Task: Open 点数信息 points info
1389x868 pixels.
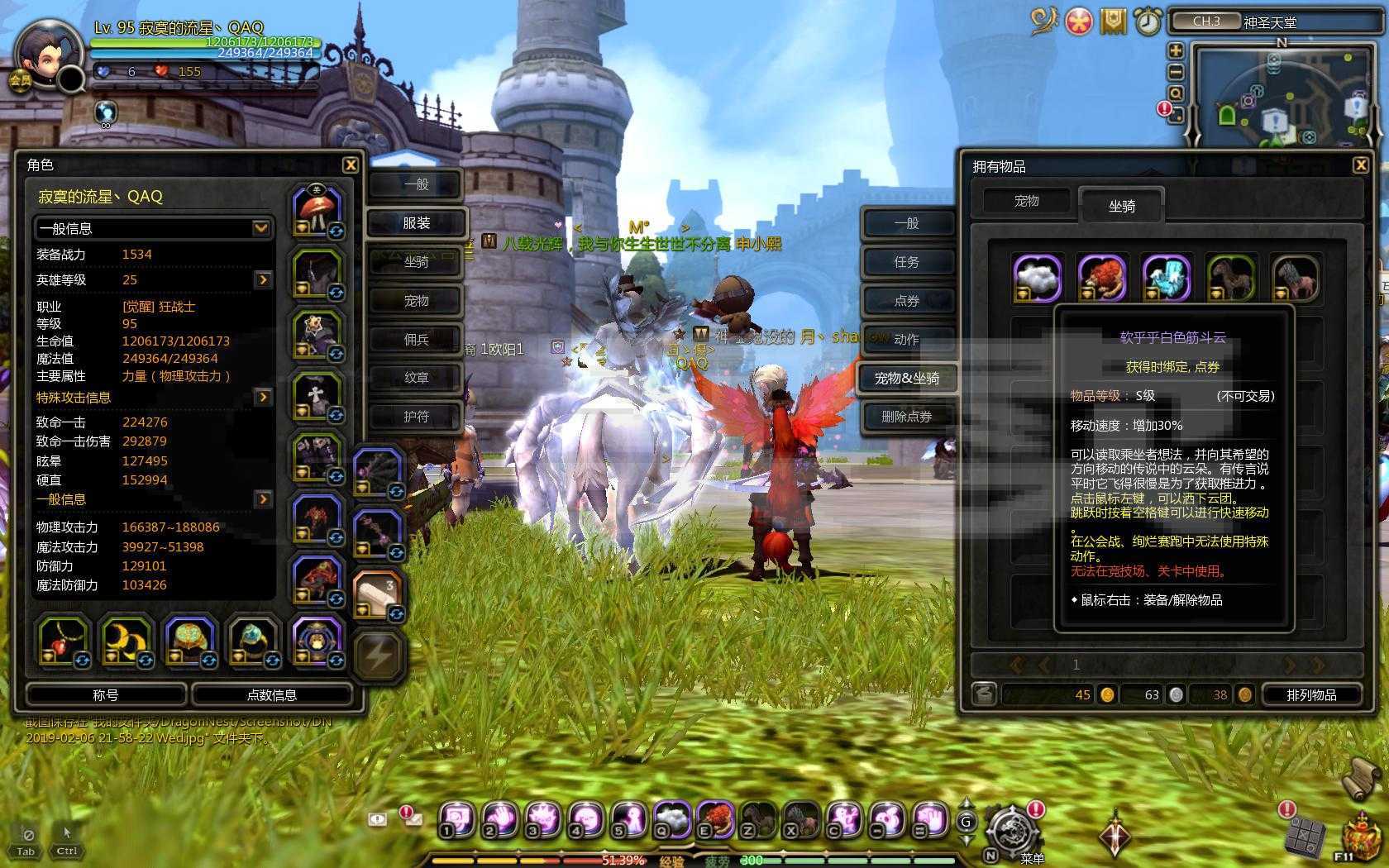Action: 272,694
